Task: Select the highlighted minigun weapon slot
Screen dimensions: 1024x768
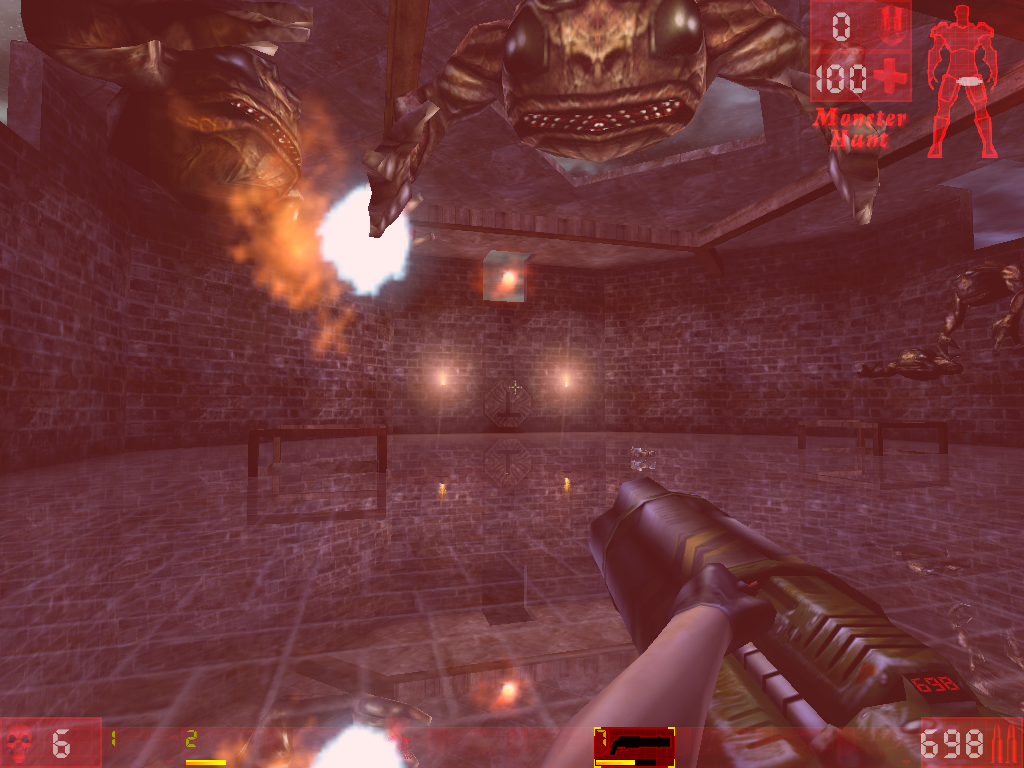Action: 634,746
